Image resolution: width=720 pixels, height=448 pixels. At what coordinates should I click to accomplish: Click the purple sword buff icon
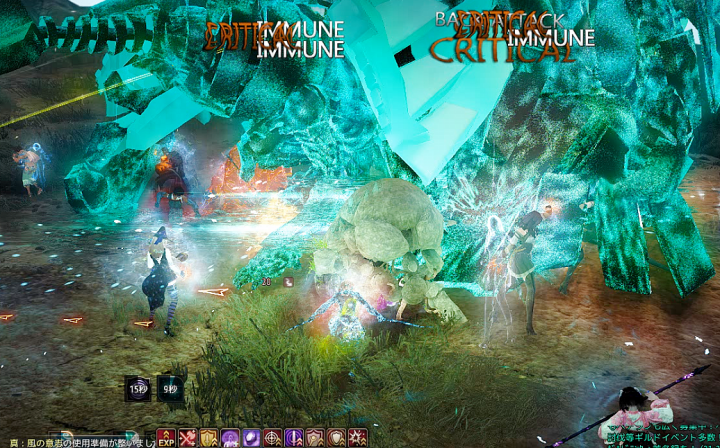(293, 438)
